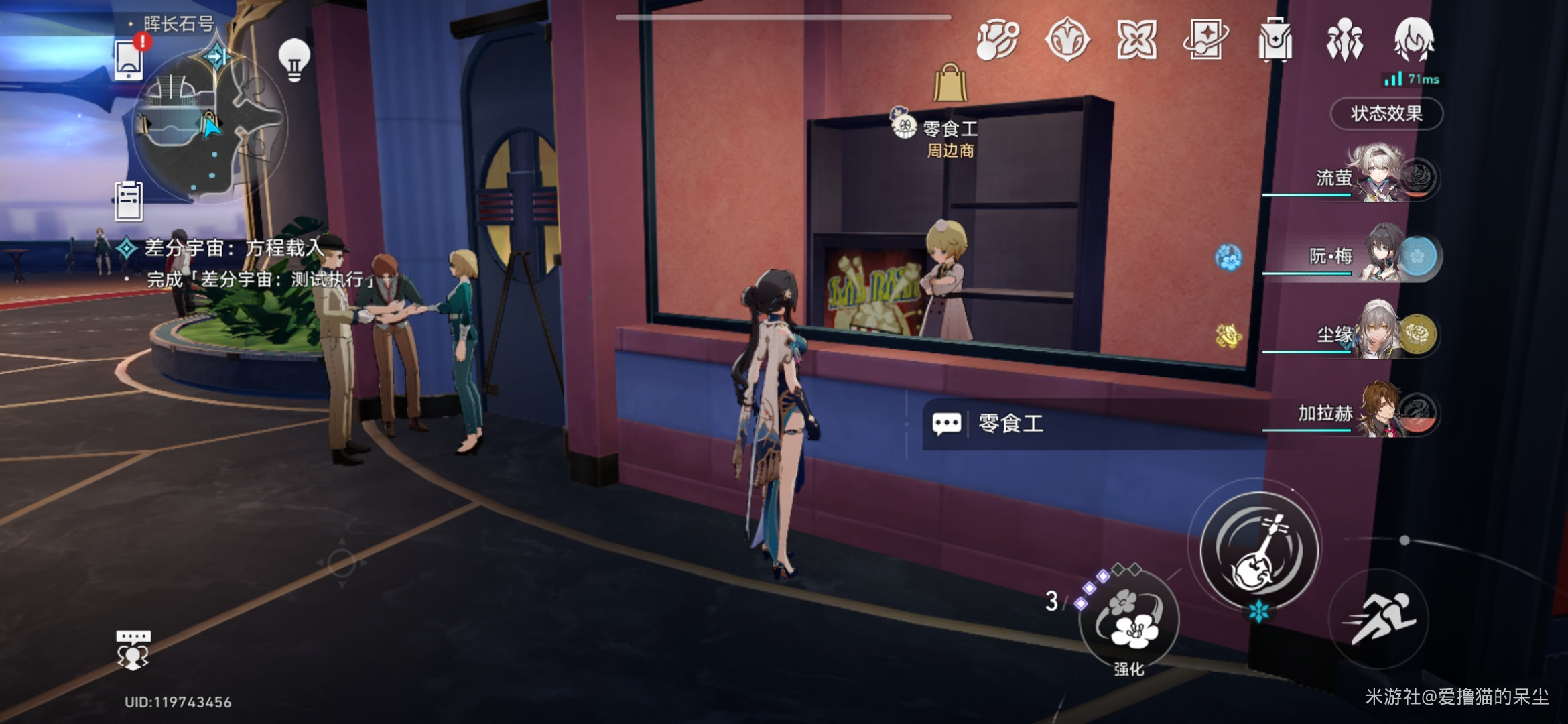Open the chat bubble icon at bottom left

[133, 649]
